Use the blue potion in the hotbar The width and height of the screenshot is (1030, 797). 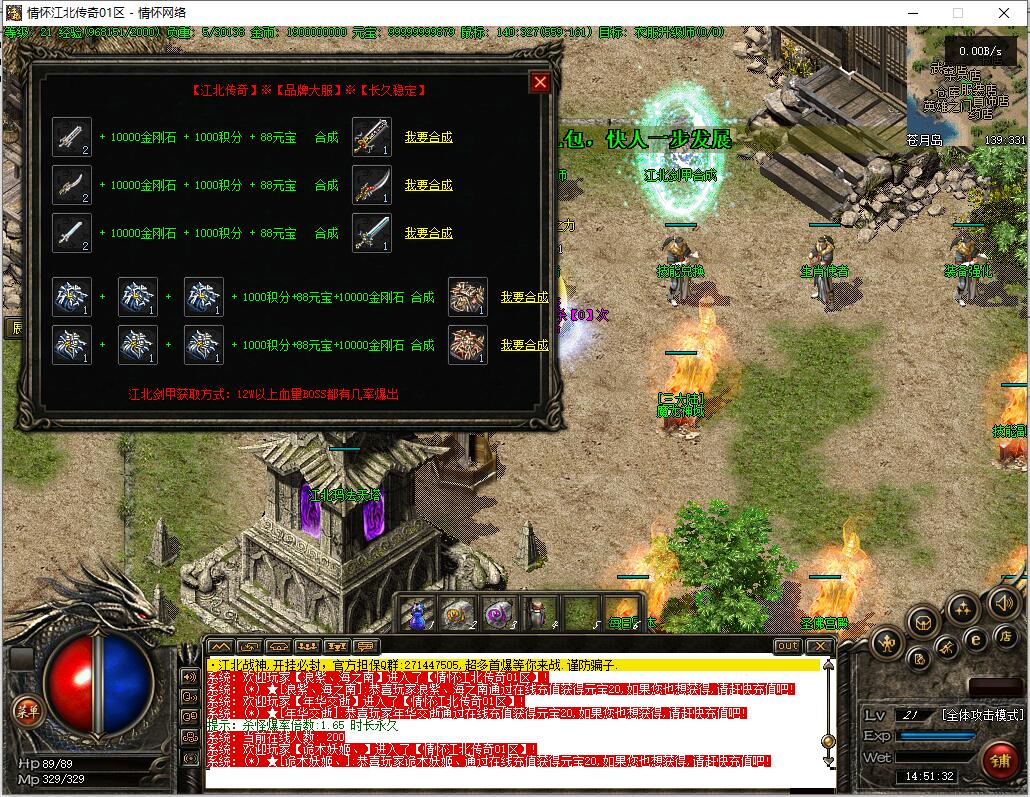[x=417, y=612]
